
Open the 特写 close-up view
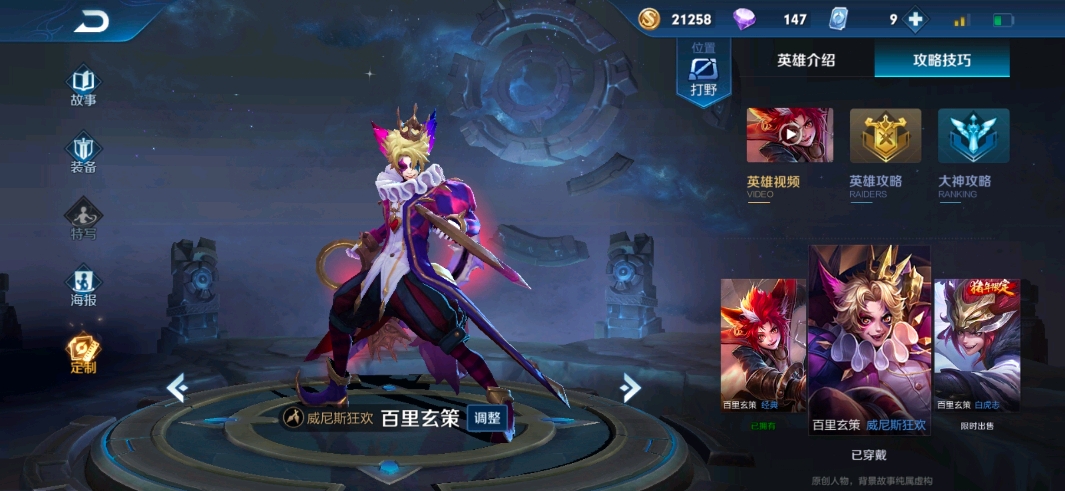83,220
